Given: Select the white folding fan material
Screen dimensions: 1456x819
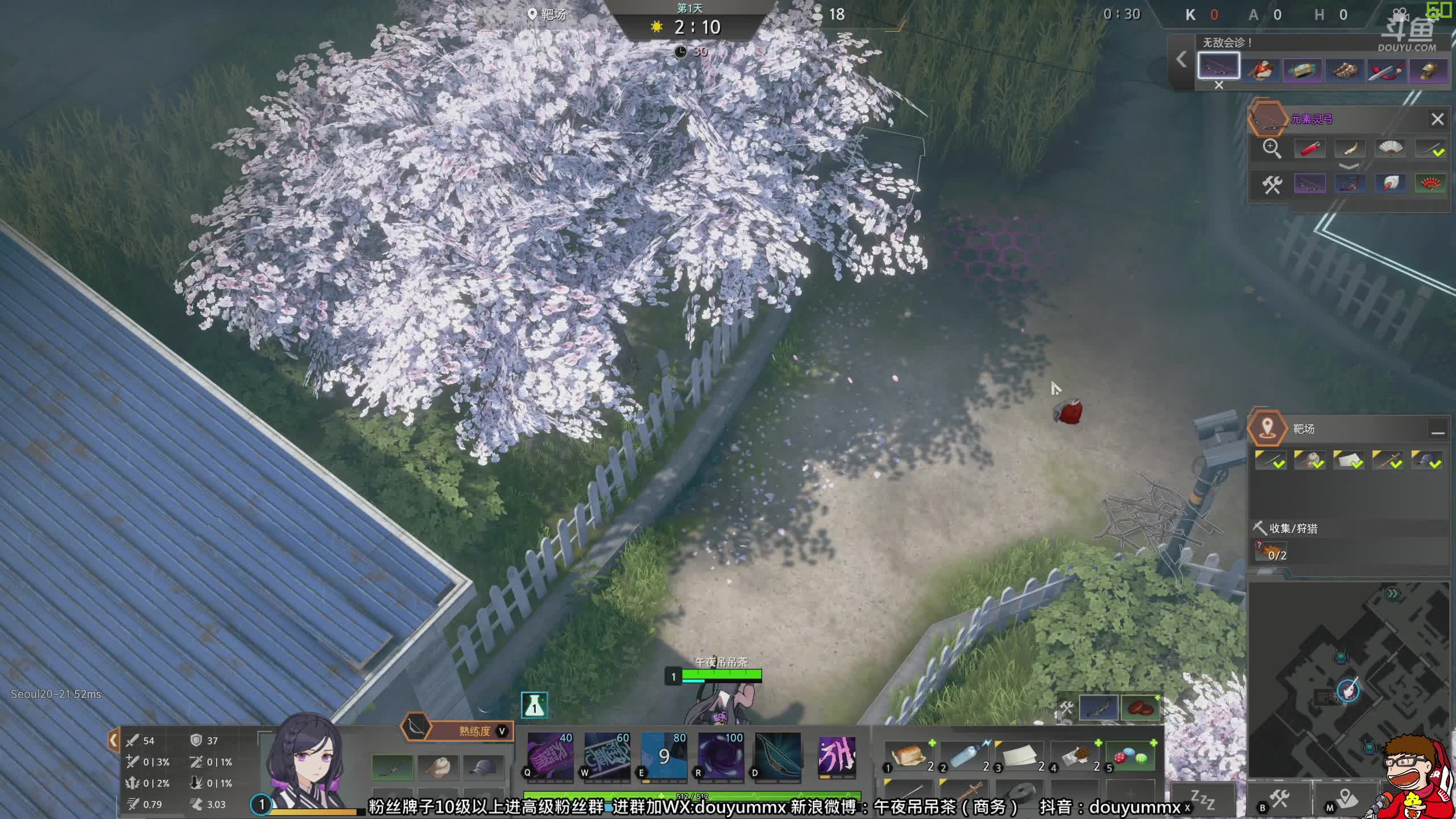Looking at the screenshot, I should pos(1389,149).
